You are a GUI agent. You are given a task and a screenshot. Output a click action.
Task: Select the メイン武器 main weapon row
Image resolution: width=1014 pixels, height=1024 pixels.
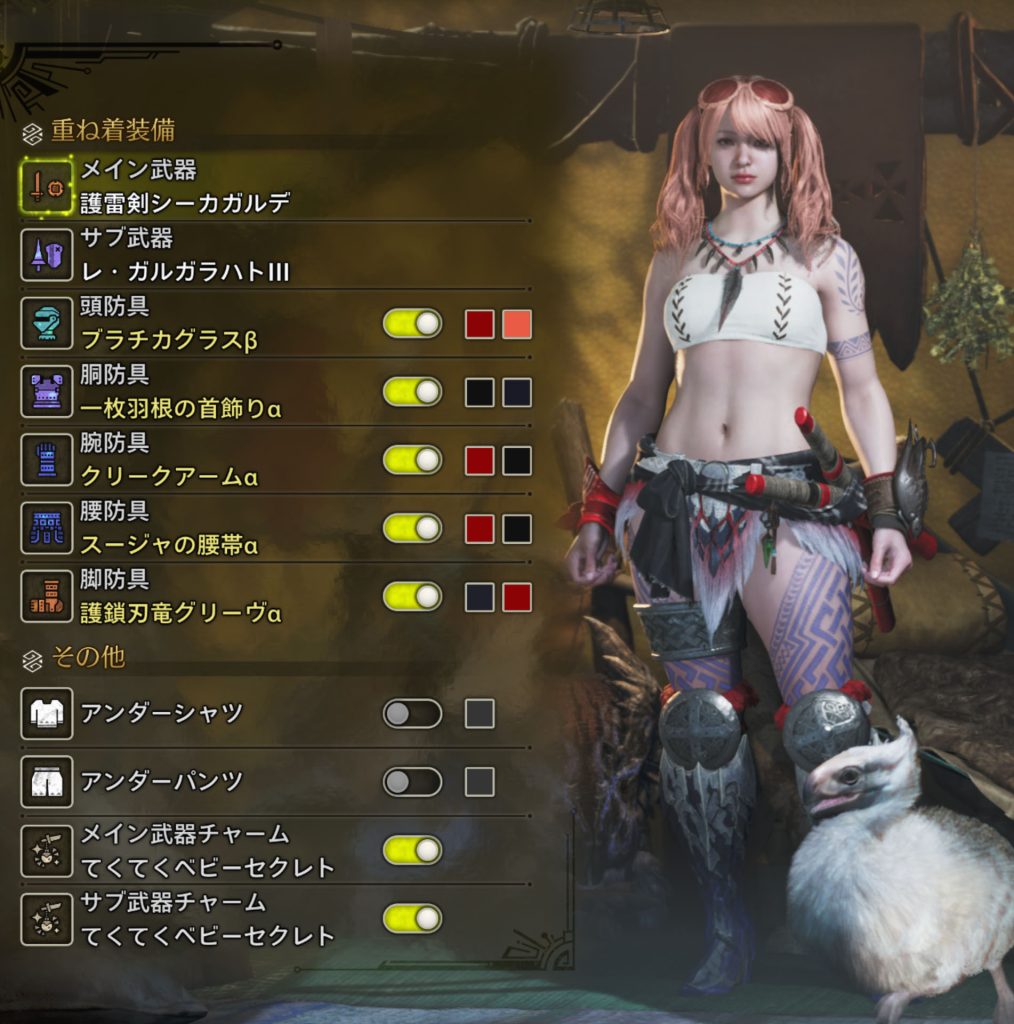tap(185, 187)
